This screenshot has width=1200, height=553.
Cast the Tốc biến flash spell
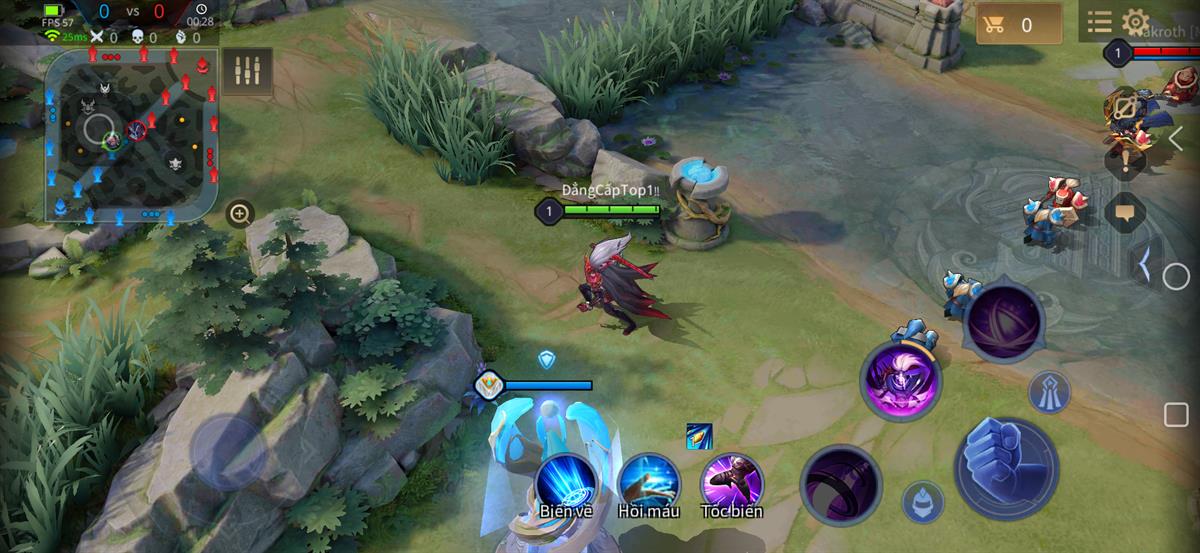point(731,483)
